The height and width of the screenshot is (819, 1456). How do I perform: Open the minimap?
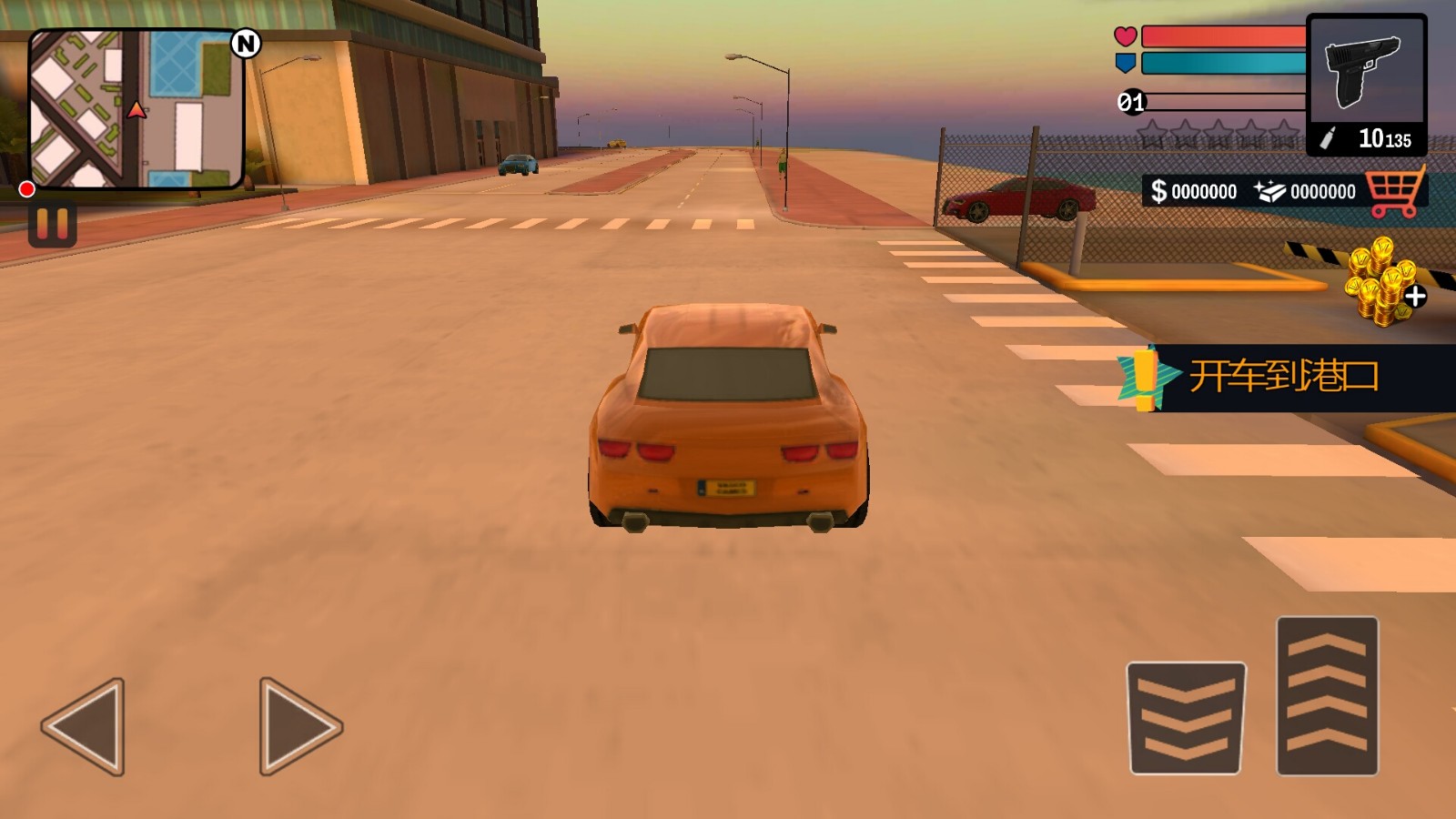(136, 109)
